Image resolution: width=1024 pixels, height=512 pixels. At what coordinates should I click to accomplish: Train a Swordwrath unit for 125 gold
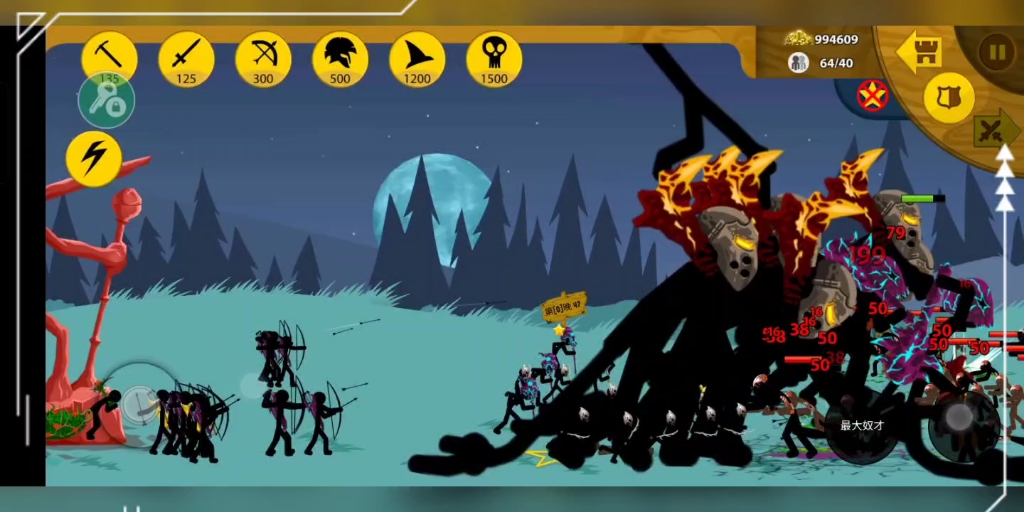(186, 57)
